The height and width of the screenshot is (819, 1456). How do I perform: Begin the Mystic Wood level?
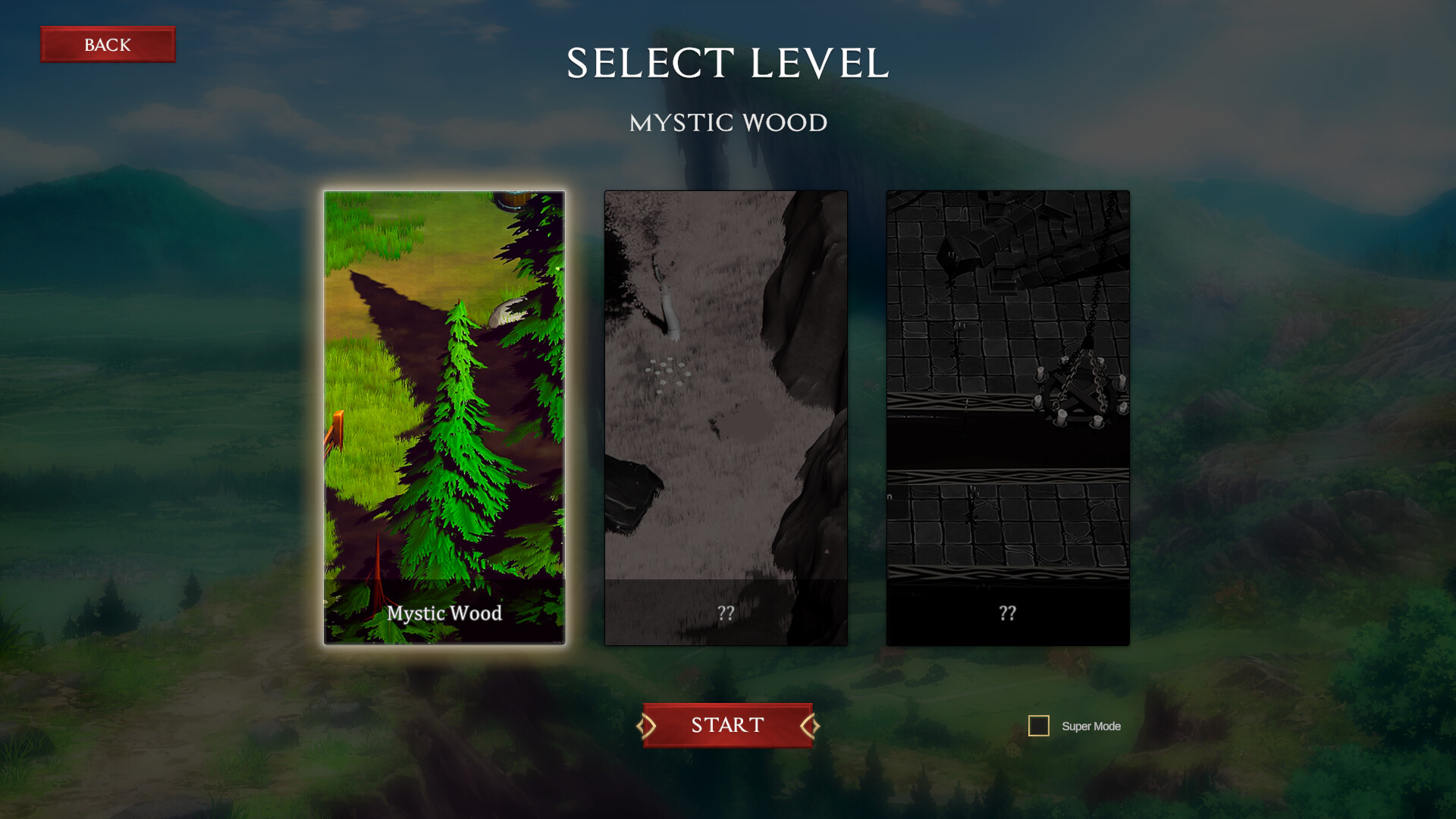[x=726, y=725]
